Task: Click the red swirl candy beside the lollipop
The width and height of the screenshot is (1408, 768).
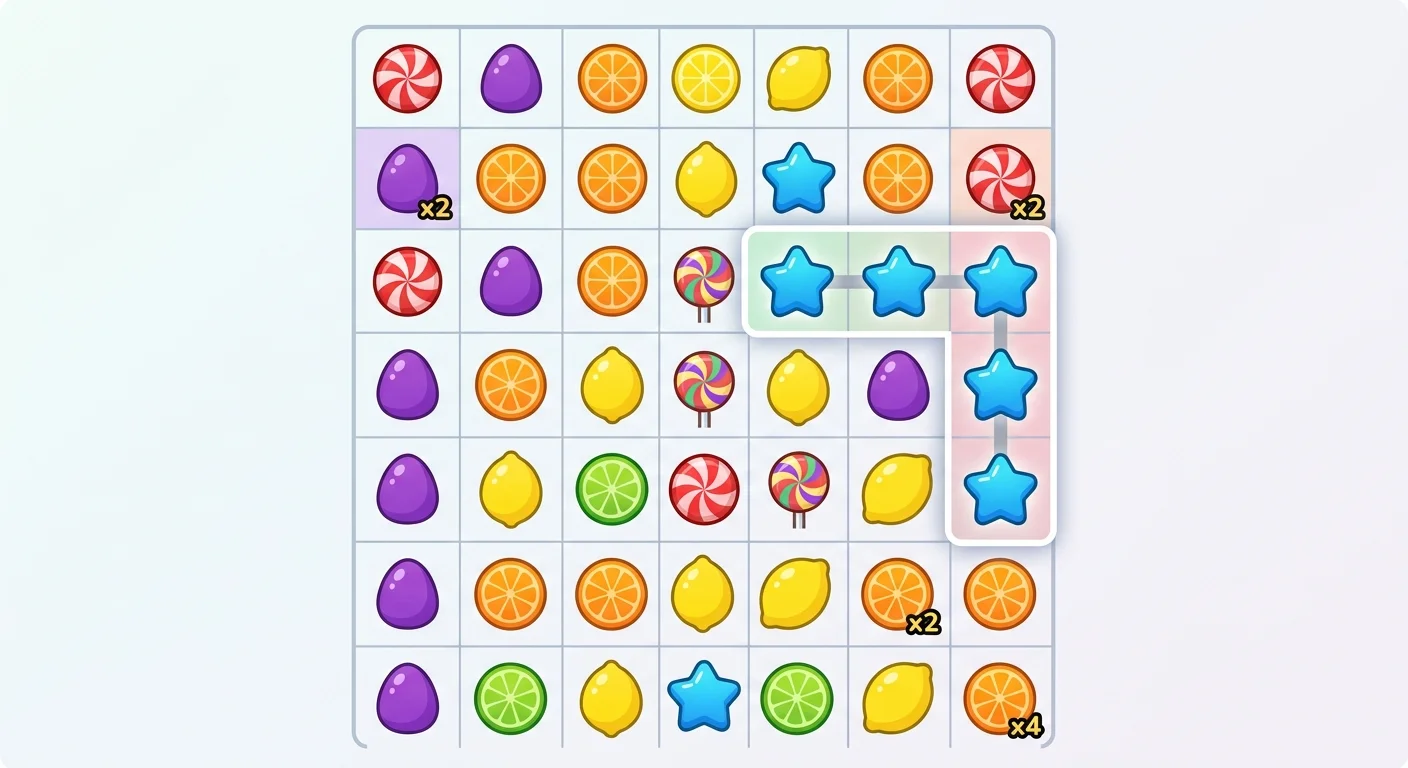Action: tap(703, 489)
